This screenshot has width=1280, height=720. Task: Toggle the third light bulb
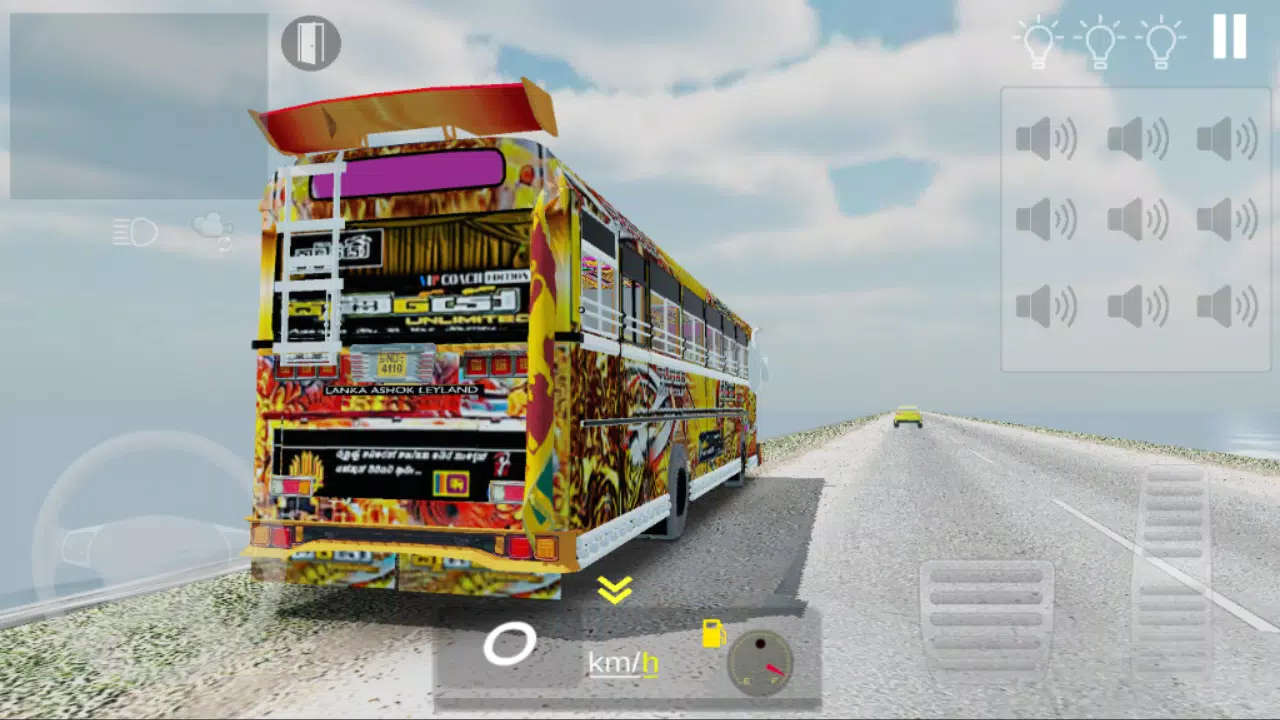click(x=1161, y=40)
